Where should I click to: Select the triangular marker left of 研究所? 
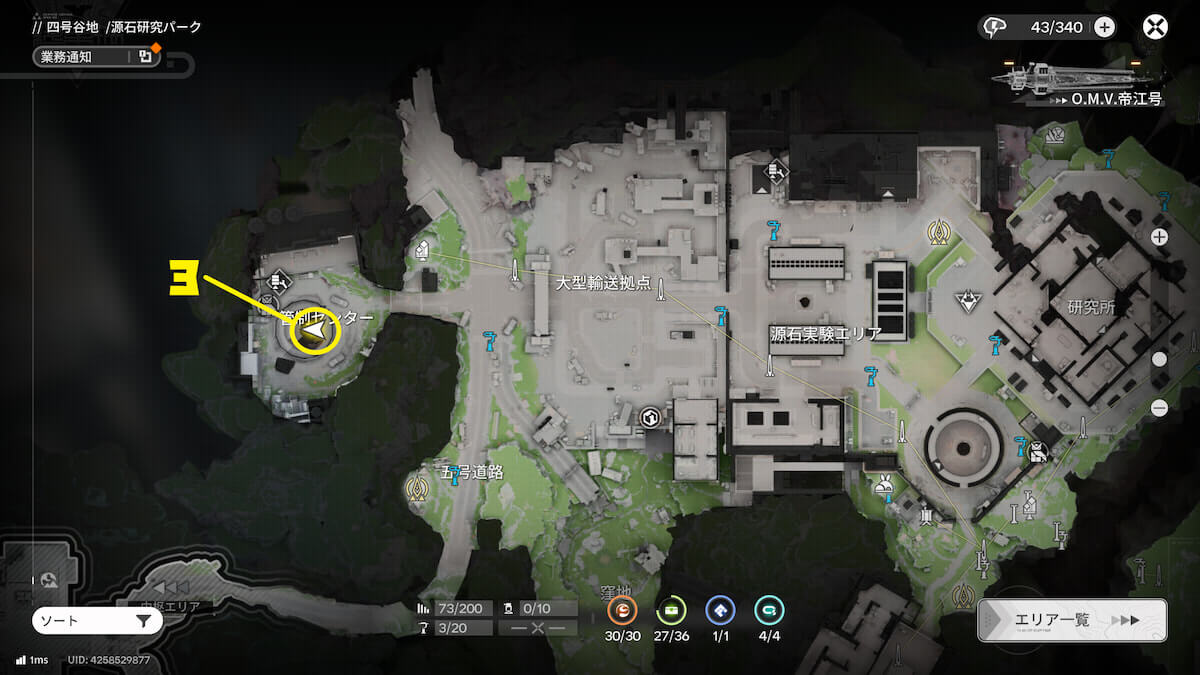click(x=967, y=300)
